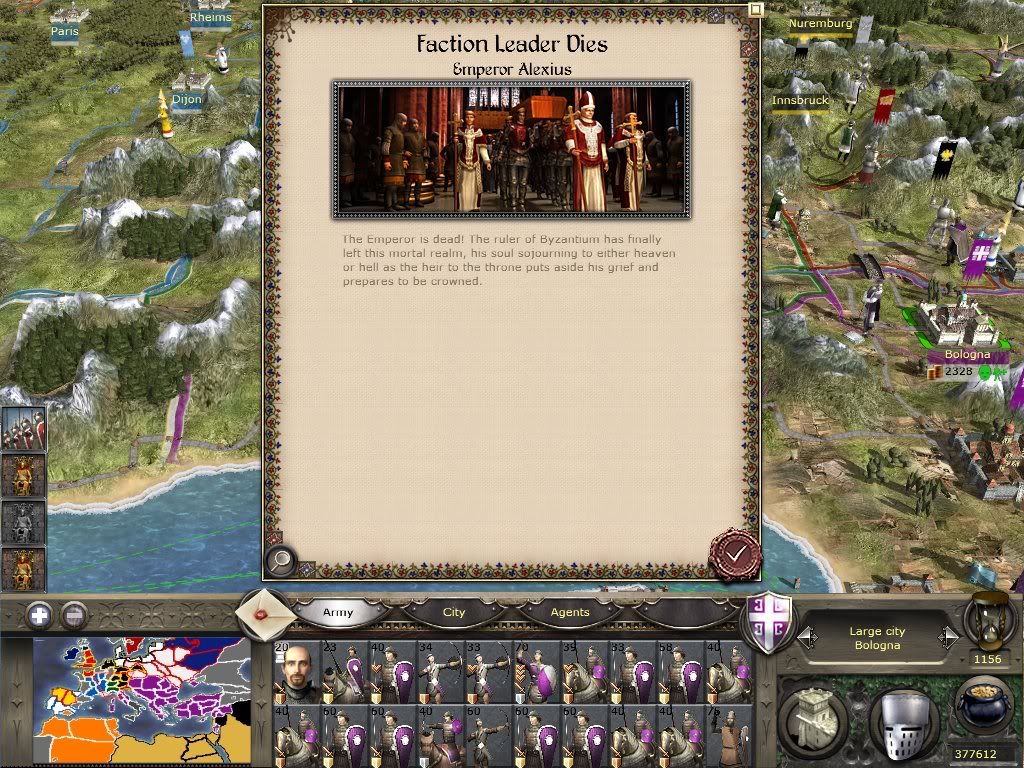The width and height of the screenshot is (1024, 768).
Task: Click the magnifying glass on the scroll
Action: (281, 562)
